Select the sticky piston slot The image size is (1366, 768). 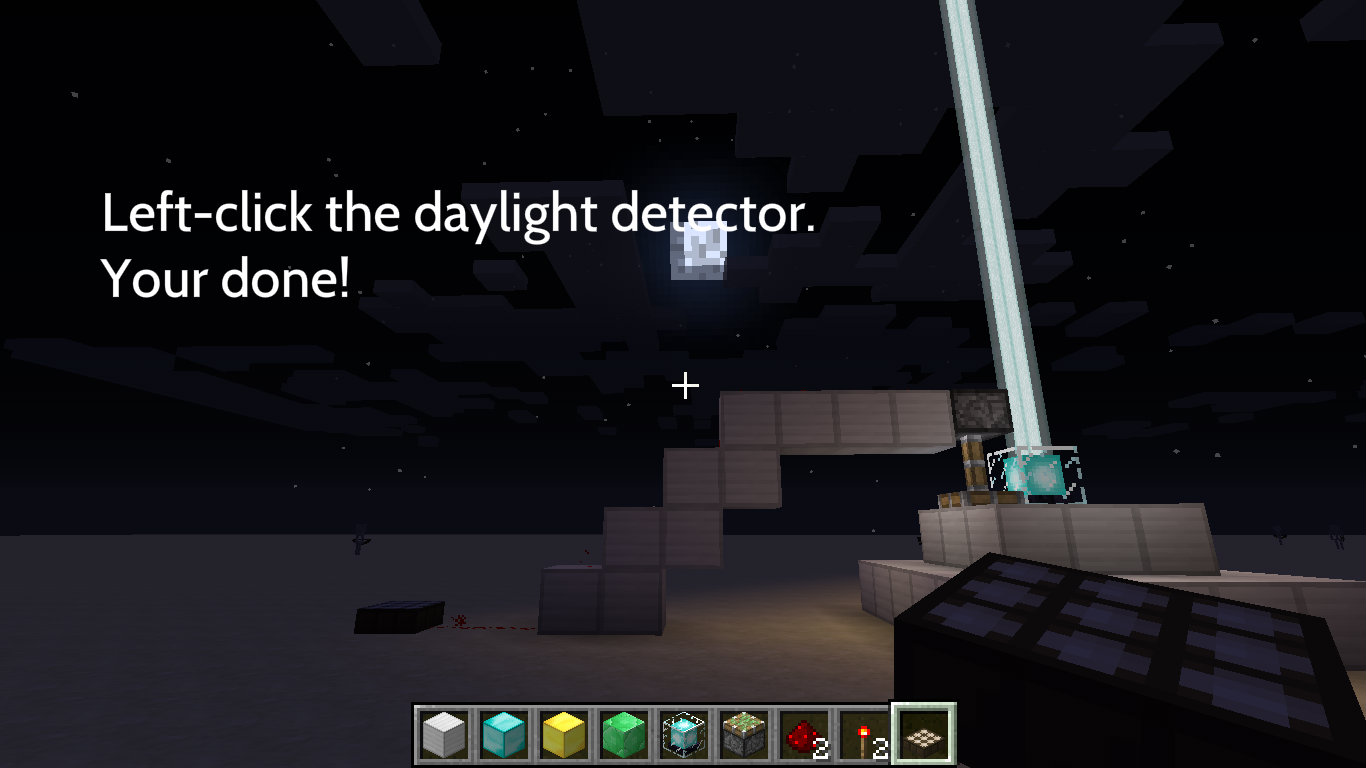click(743, 735)
